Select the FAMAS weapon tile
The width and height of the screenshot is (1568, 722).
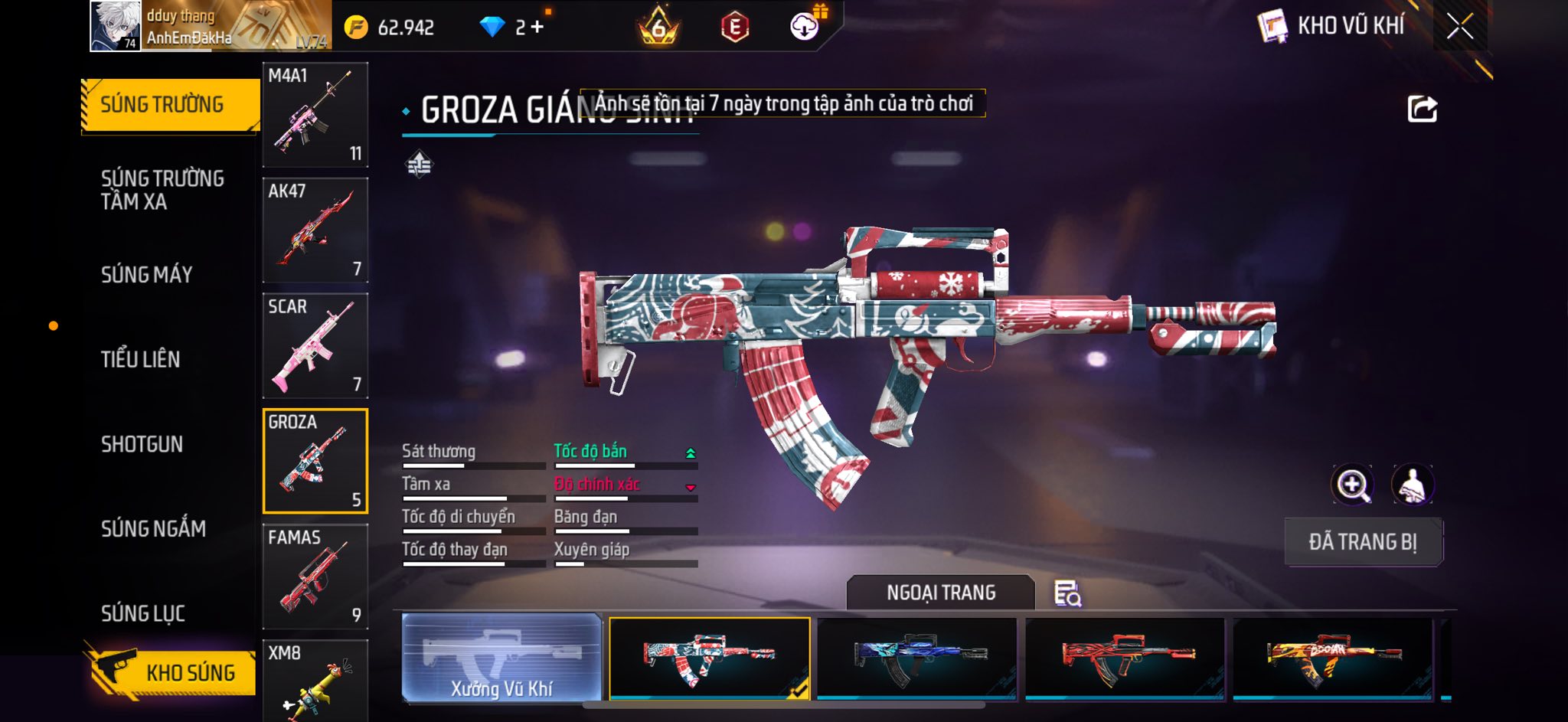315,577
